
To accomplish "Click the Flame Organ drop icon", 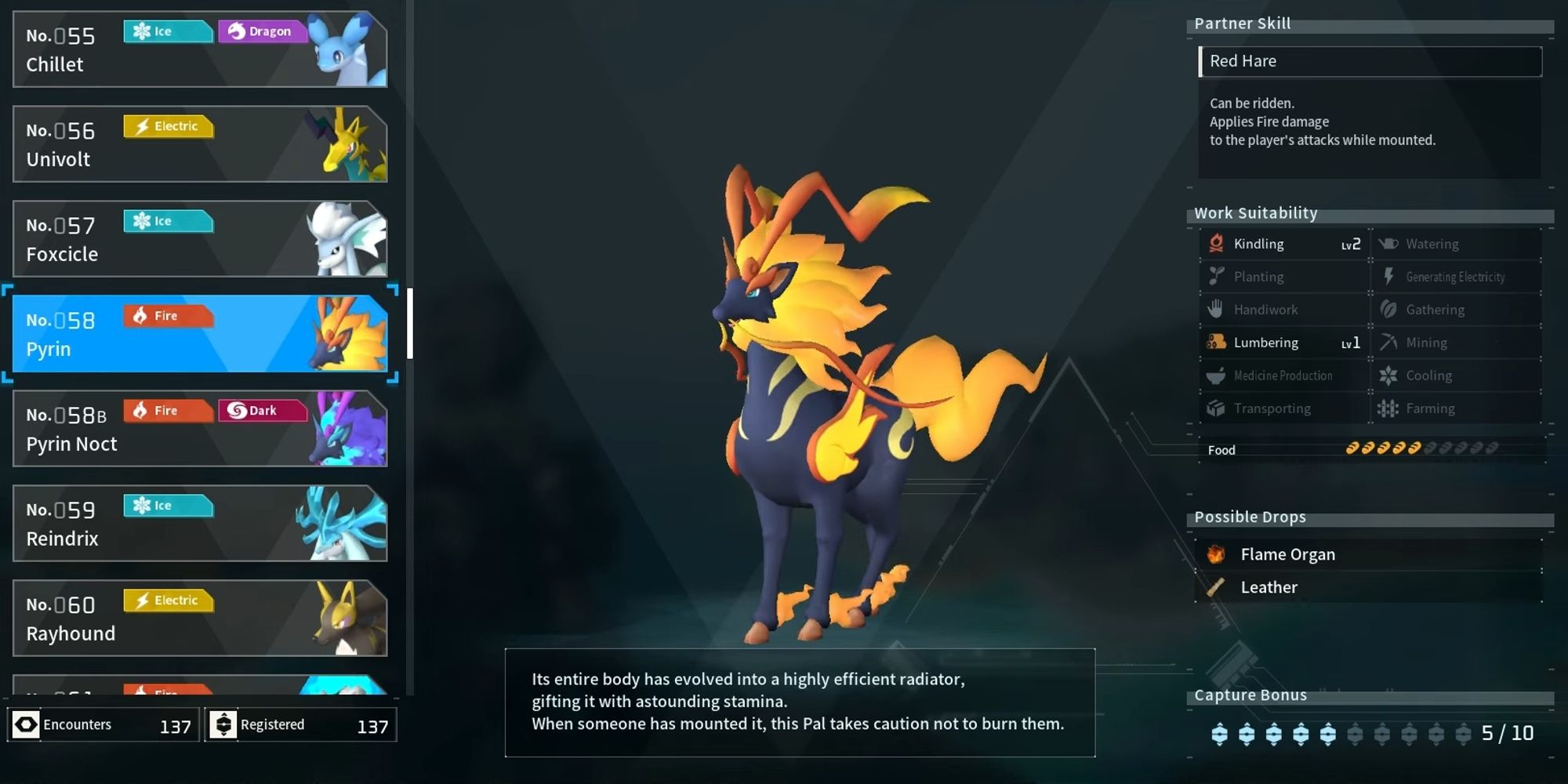I will click(x=1217, y=554).
